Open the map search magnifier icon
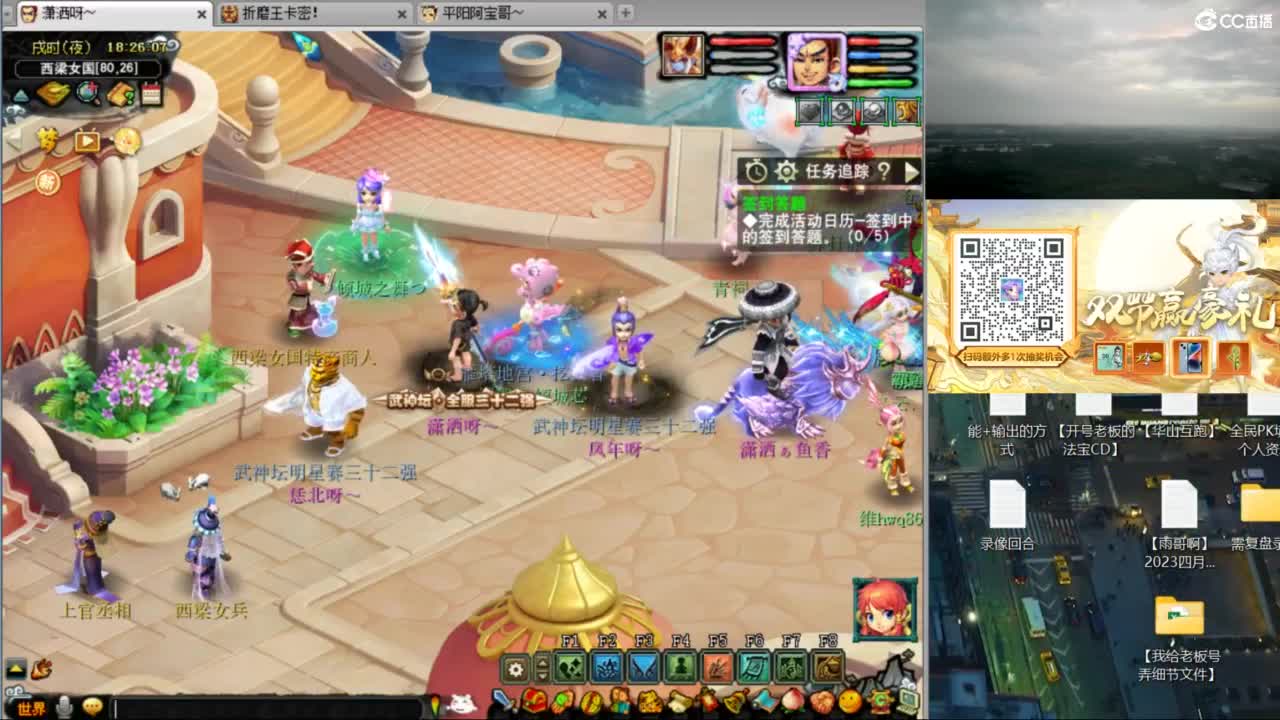The height and width of the screenshot is (720, 1280). [86, 91]
